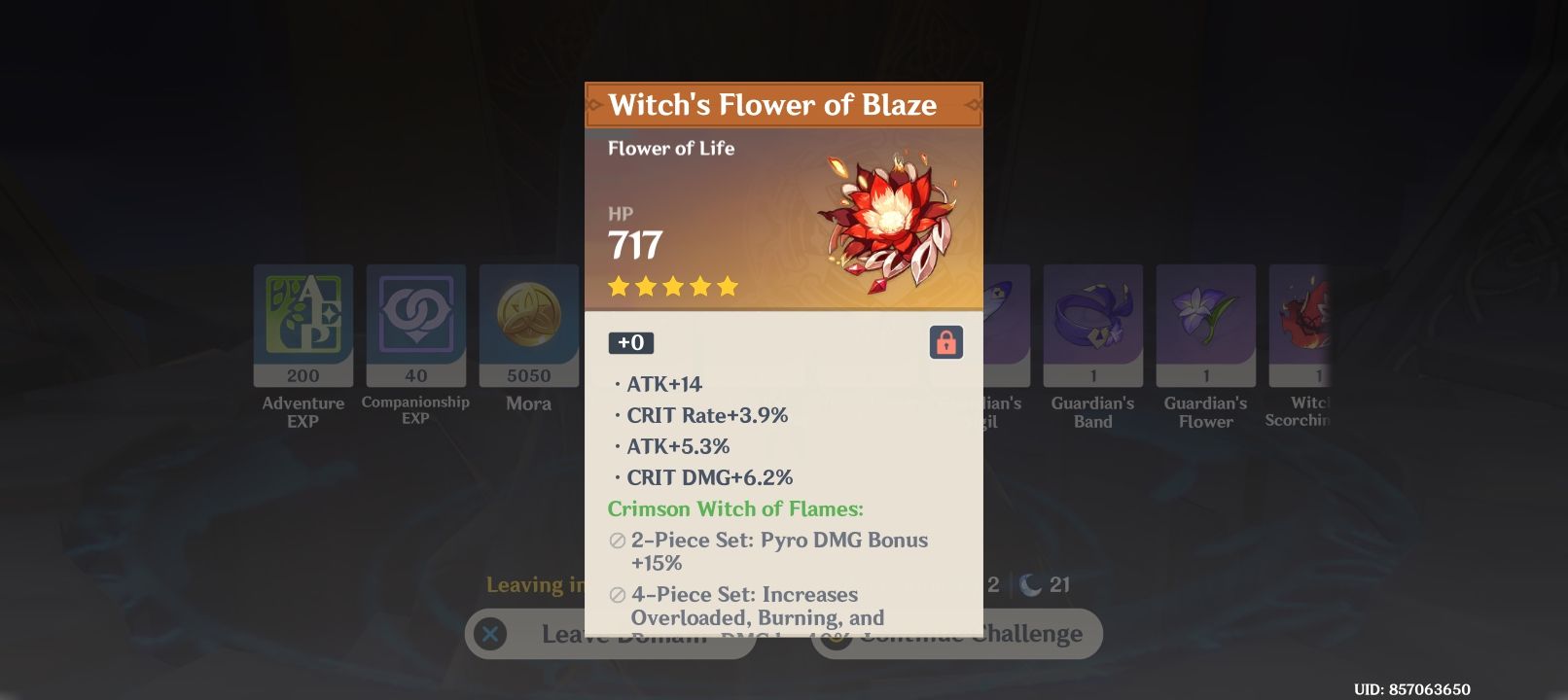Image resolution: width=1568 pixels, height=700 pixels.
Task: Click the 4-Piece Set bonus indicator
Action: click(616, 594)
